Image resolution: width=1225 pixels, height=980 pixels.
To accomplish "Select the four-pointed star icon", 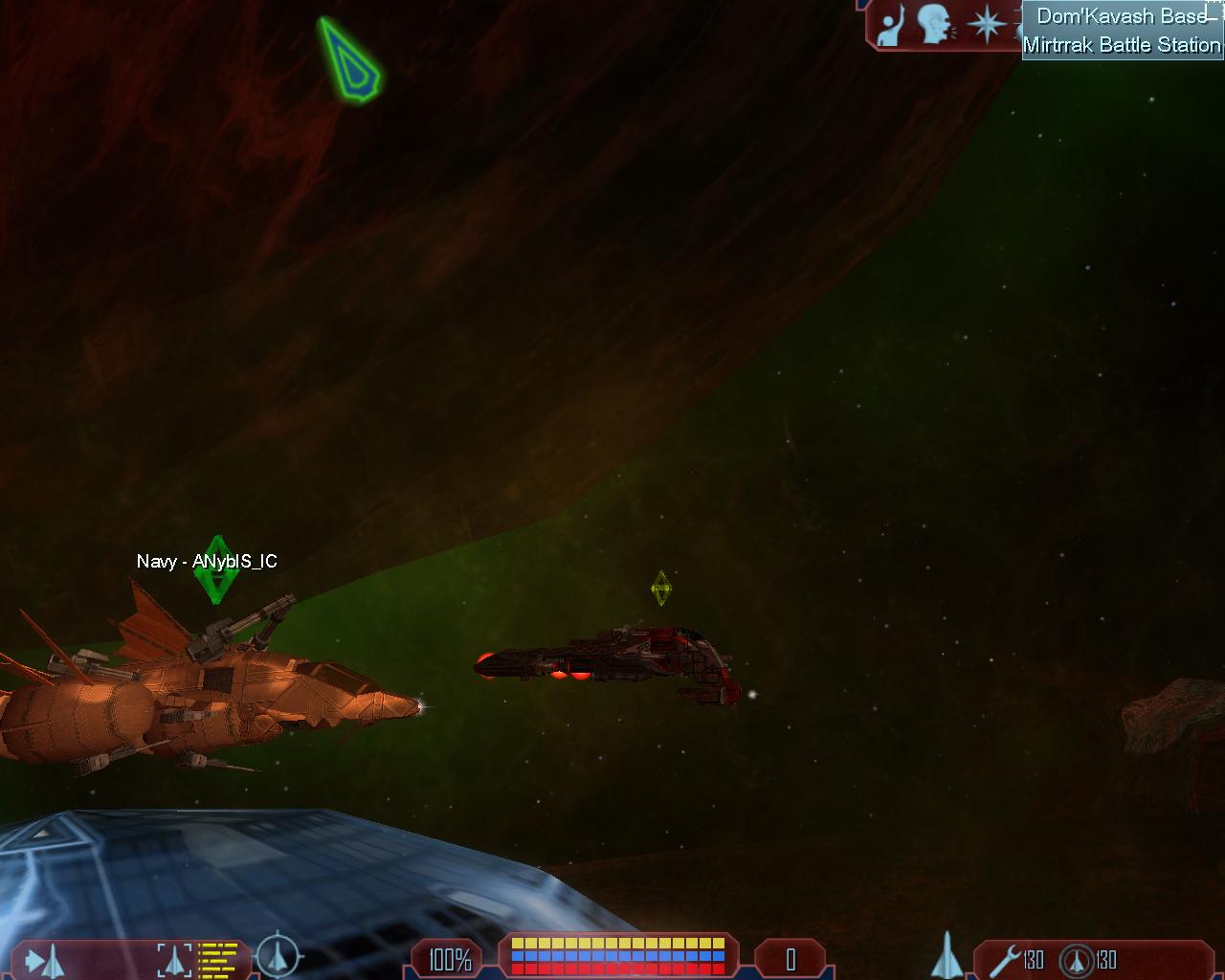I will pos(986,25).
